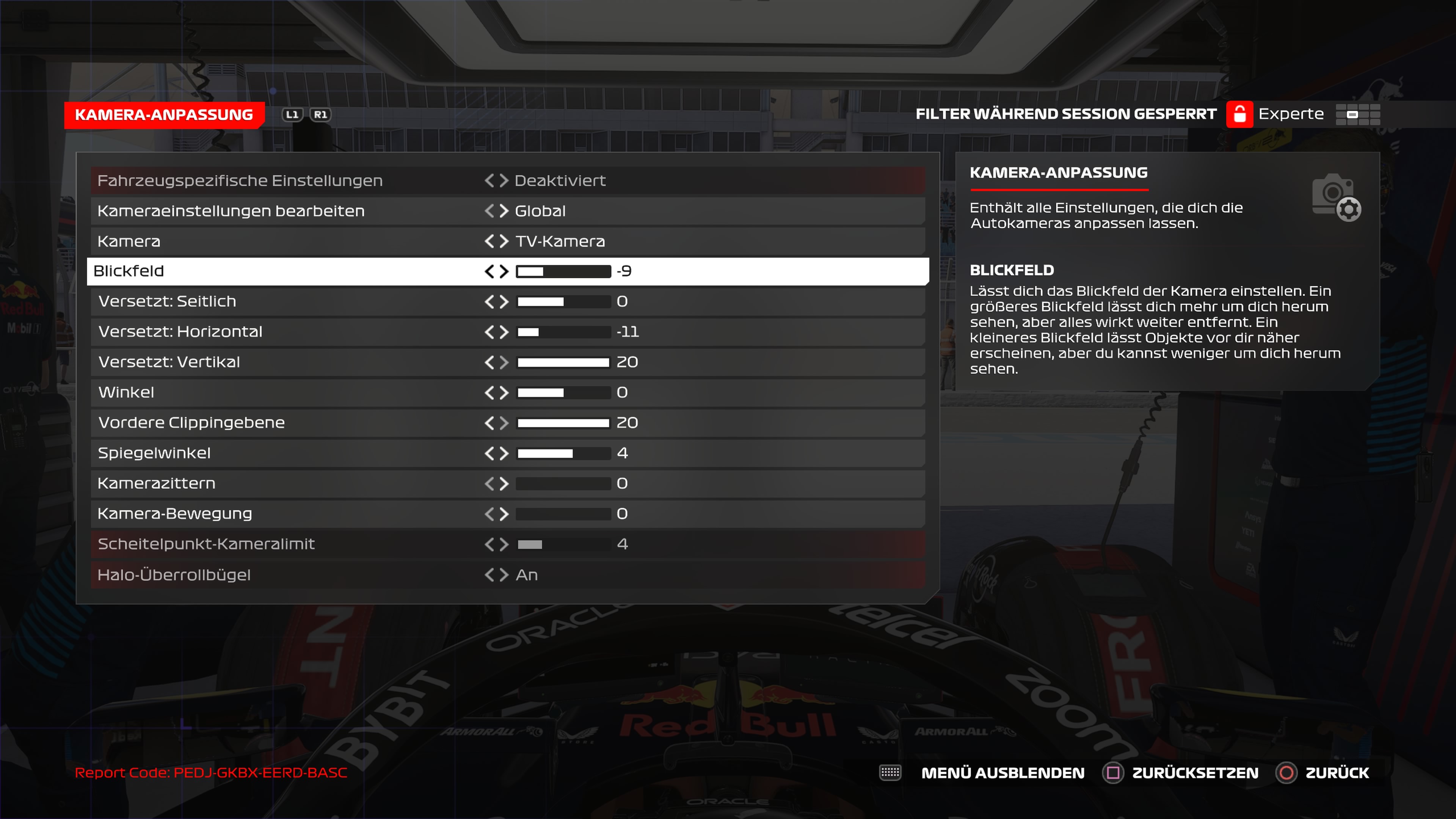Click the Kamera-Bewegung slider bar
The width and height of the screenshot is (1456, 819).
(x=563, y=514)
